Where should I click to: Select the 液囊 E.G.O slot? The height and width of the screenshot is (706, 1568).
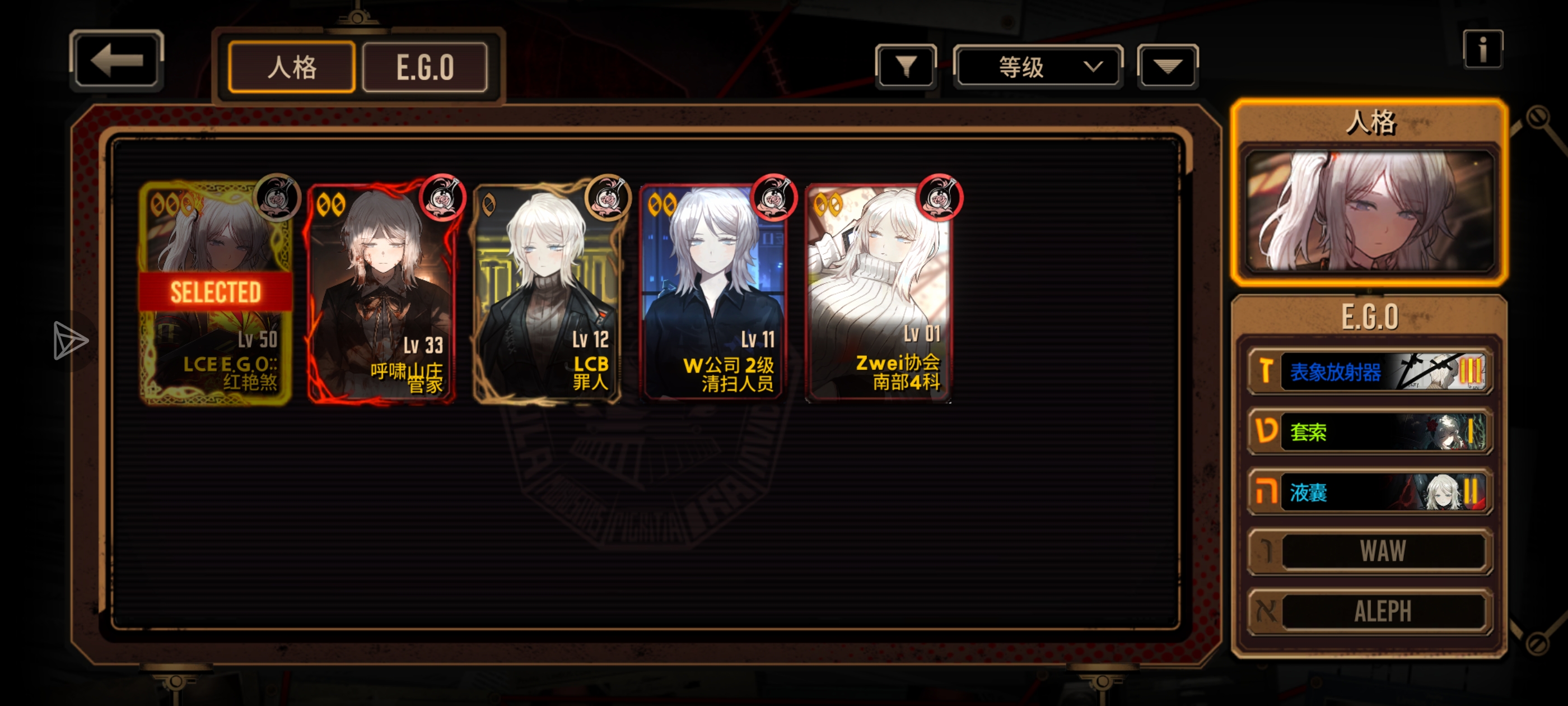(x=1369, y=491)
